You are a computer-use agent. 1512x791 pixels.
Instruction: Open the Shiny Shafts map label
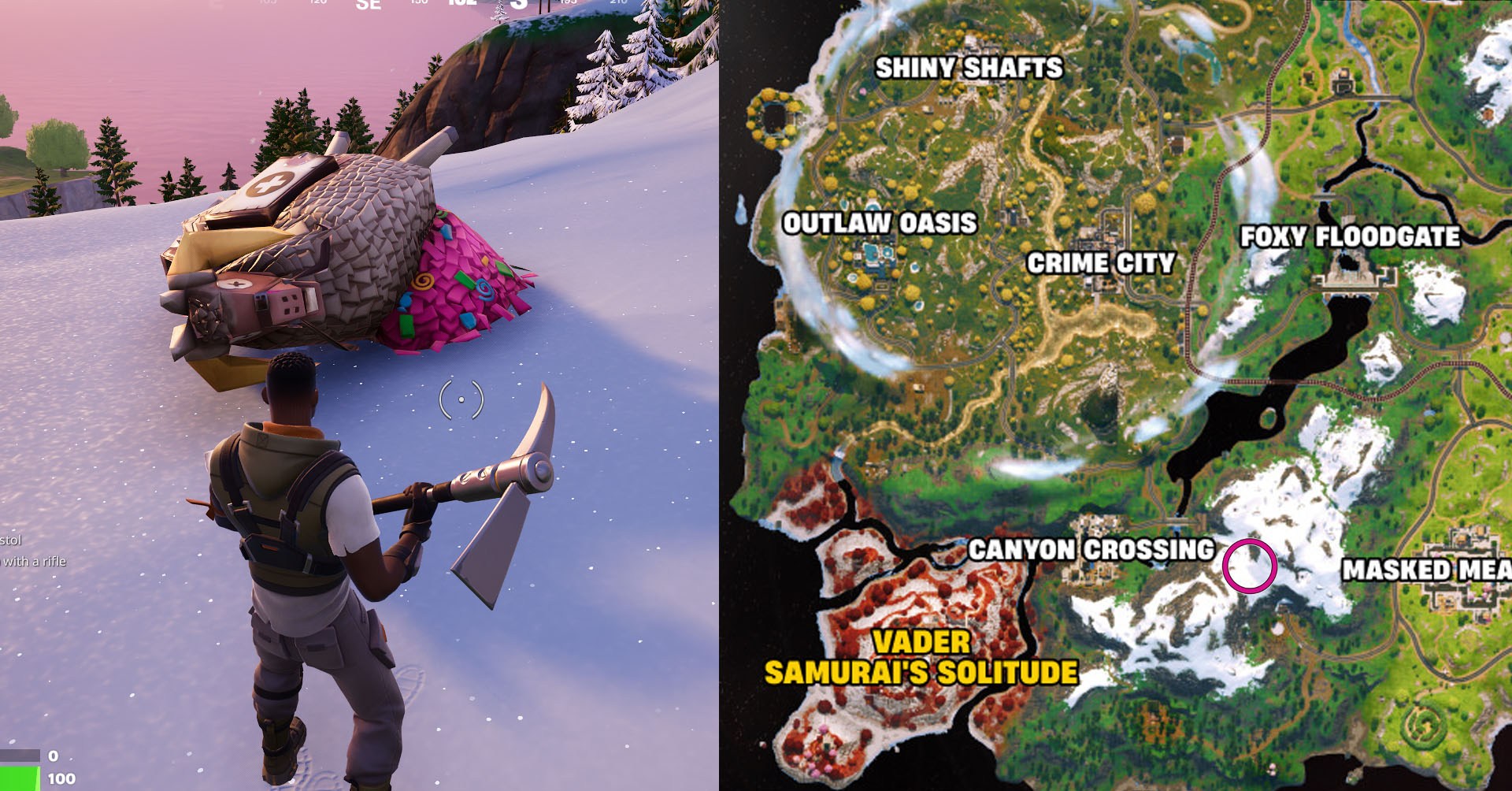click(969, 69)
